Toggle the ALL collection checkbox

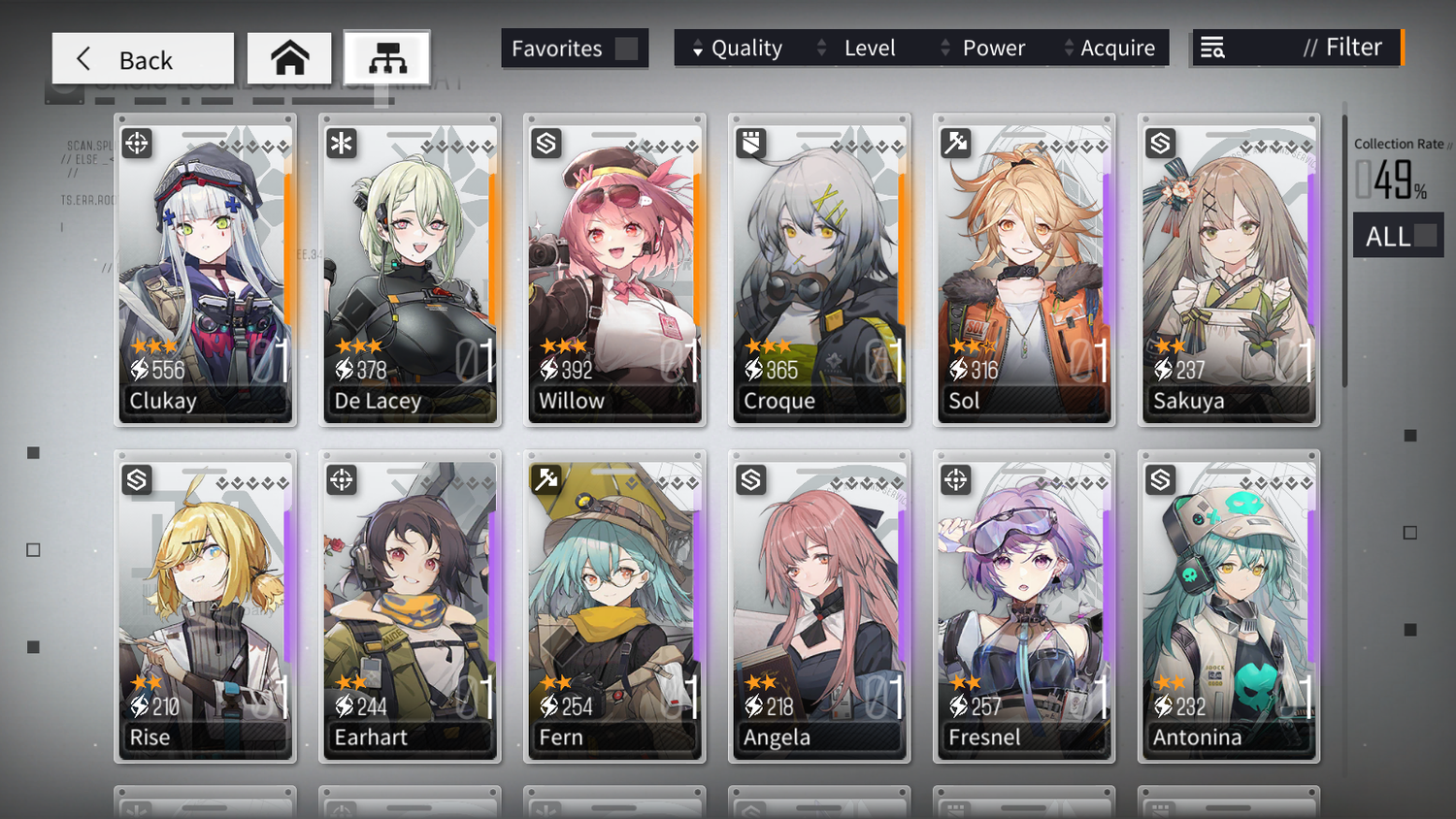point(1425,236)
